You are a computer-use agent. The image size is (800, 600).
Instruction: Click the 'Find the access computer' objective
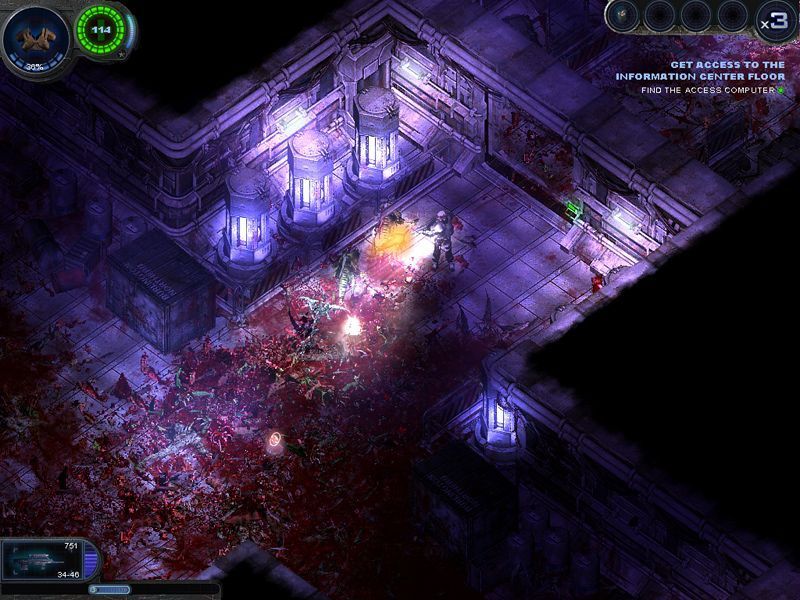click(708, 90)
